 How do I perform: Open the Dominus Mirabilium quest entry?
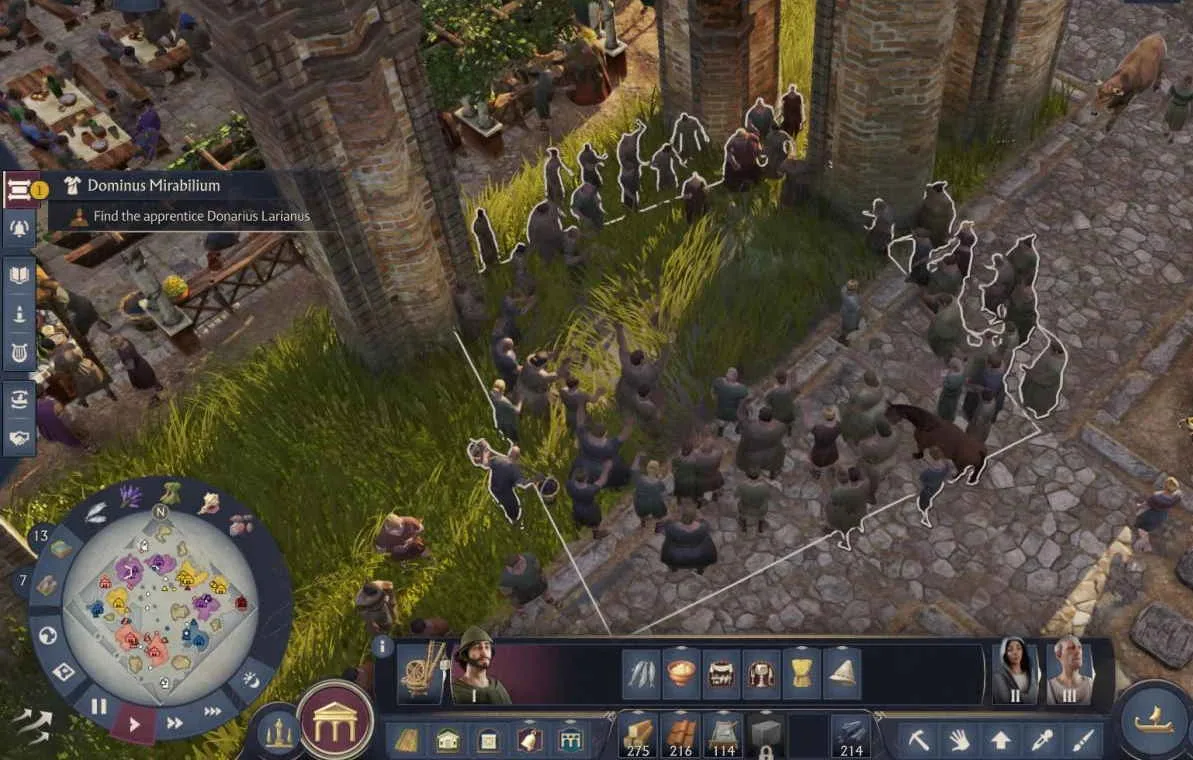point(153,186)
